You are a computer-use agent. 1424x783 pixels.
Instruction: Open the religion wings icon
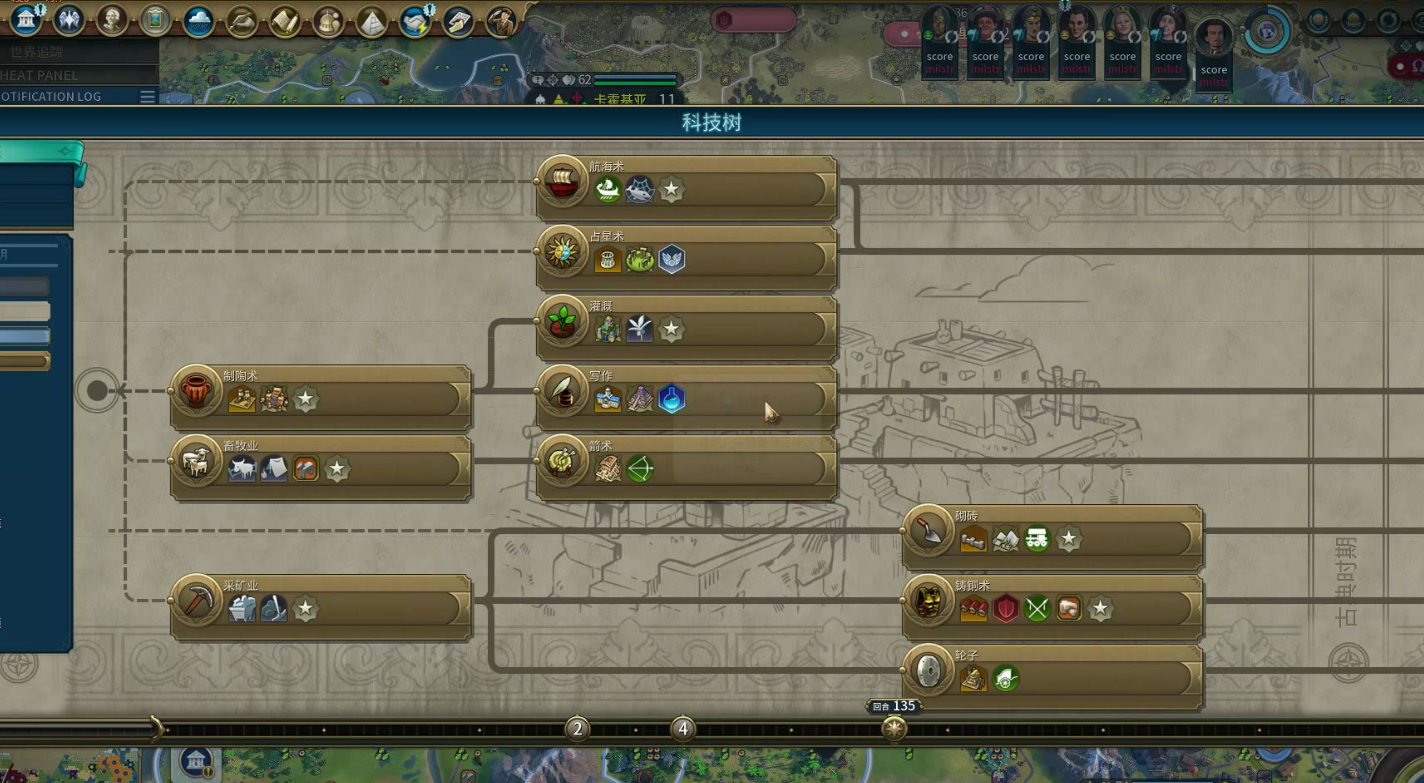69,19
